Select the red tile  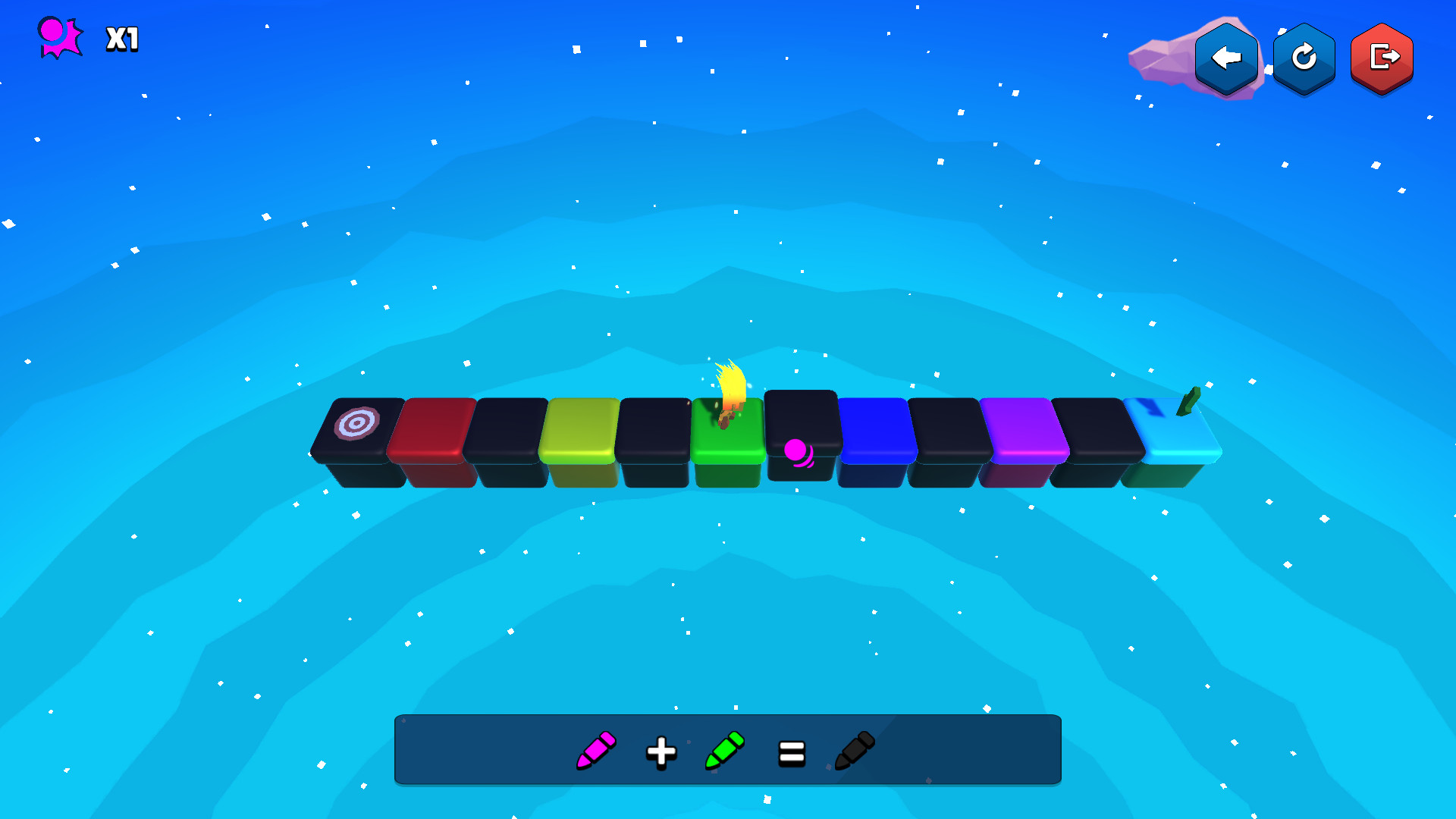tap(428, 428)
